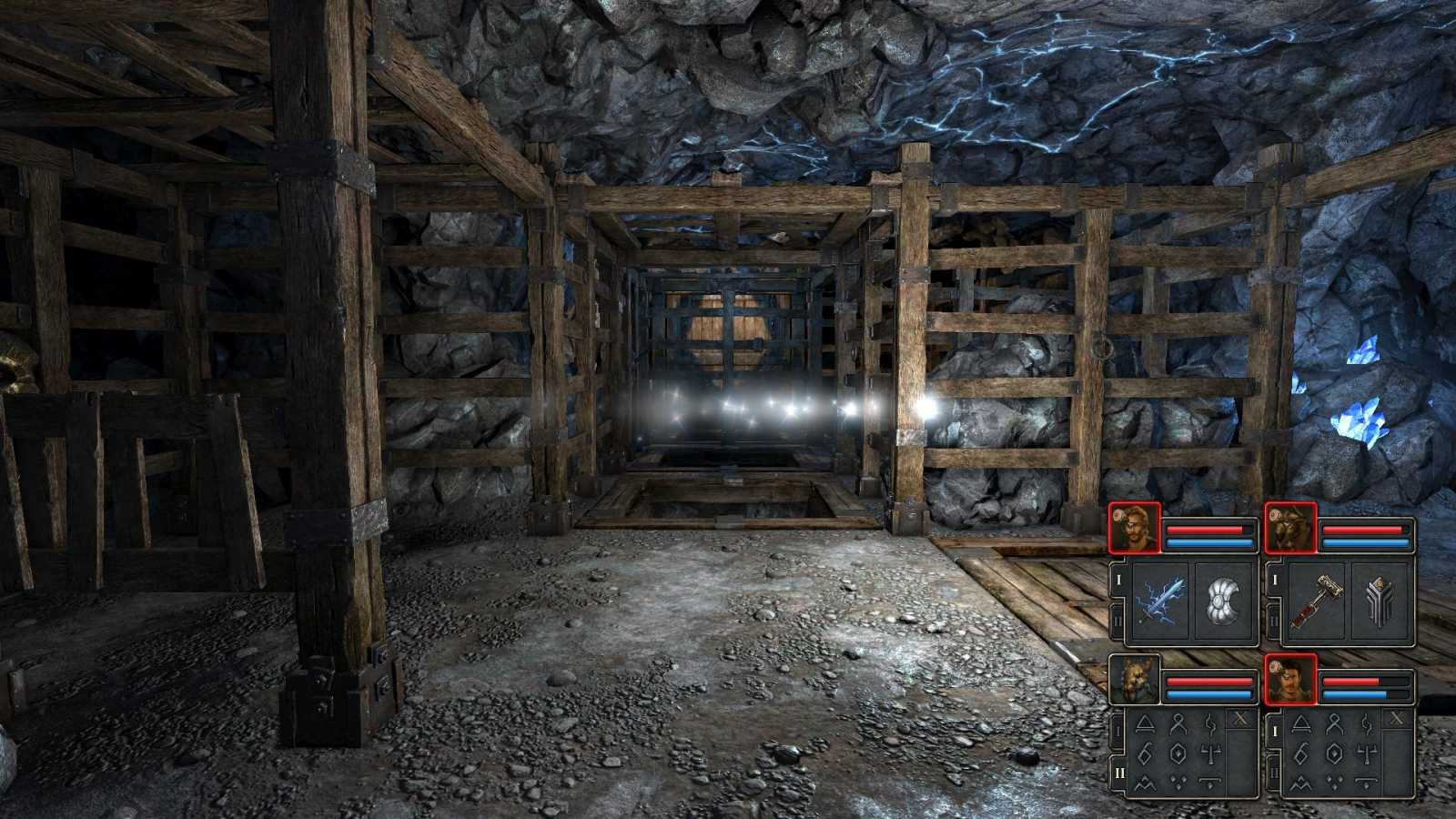Screen dimensions: 1456x819
Task: Toggle weapon set I for the second champion
Action: pyautogui.click(x=1275, y=577)
